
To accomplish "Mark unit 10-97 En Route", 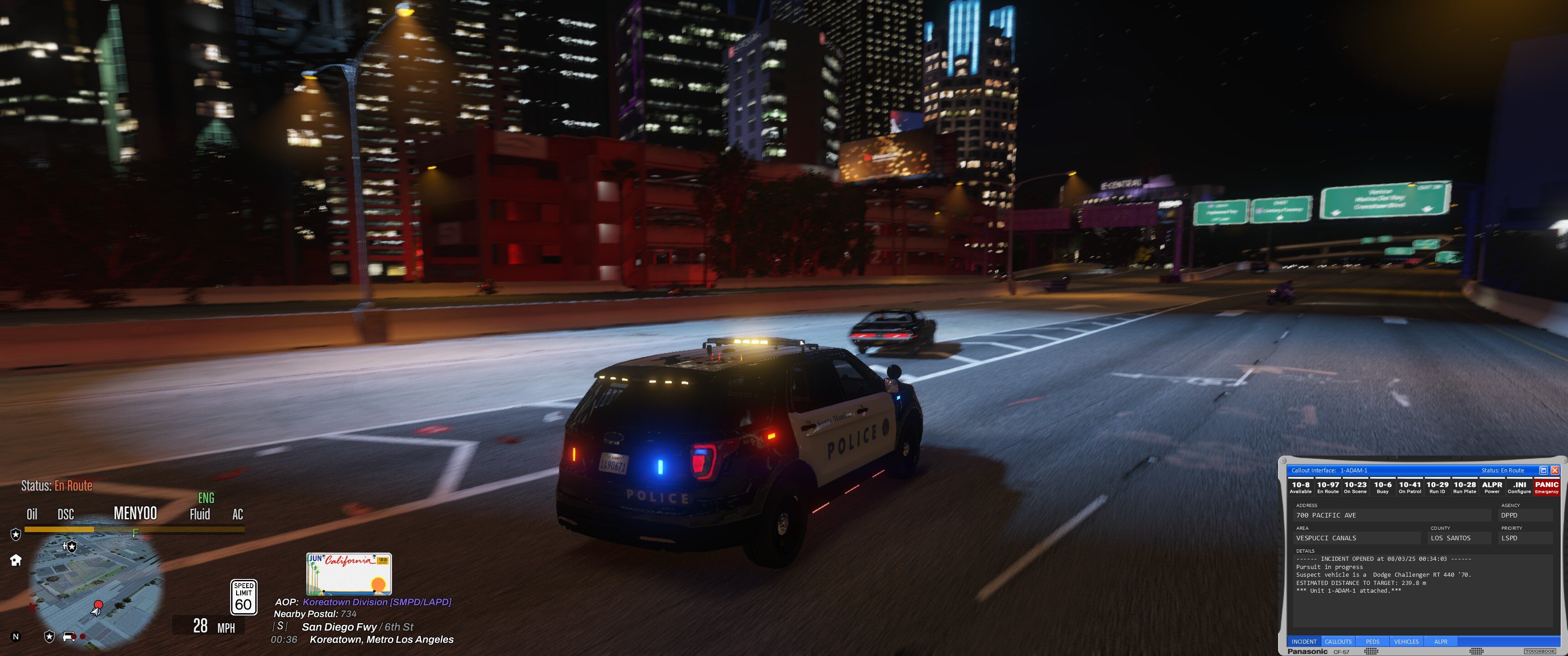I will point(1328,487).
